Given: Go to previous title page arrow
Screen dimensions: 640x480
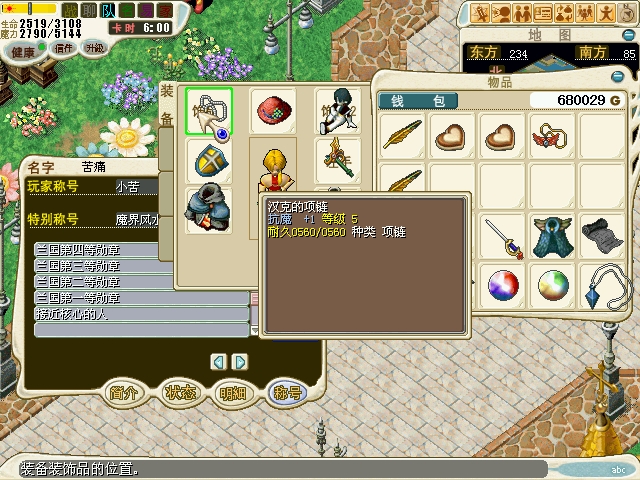Looking at the screenshot, I should 218,361.
